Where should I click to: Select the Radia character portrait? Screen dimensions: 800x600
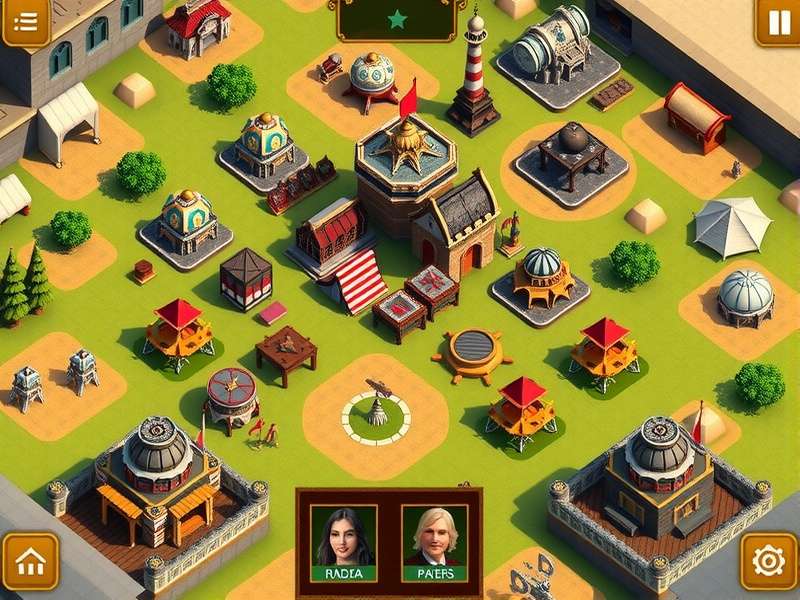tap(343, 543)
